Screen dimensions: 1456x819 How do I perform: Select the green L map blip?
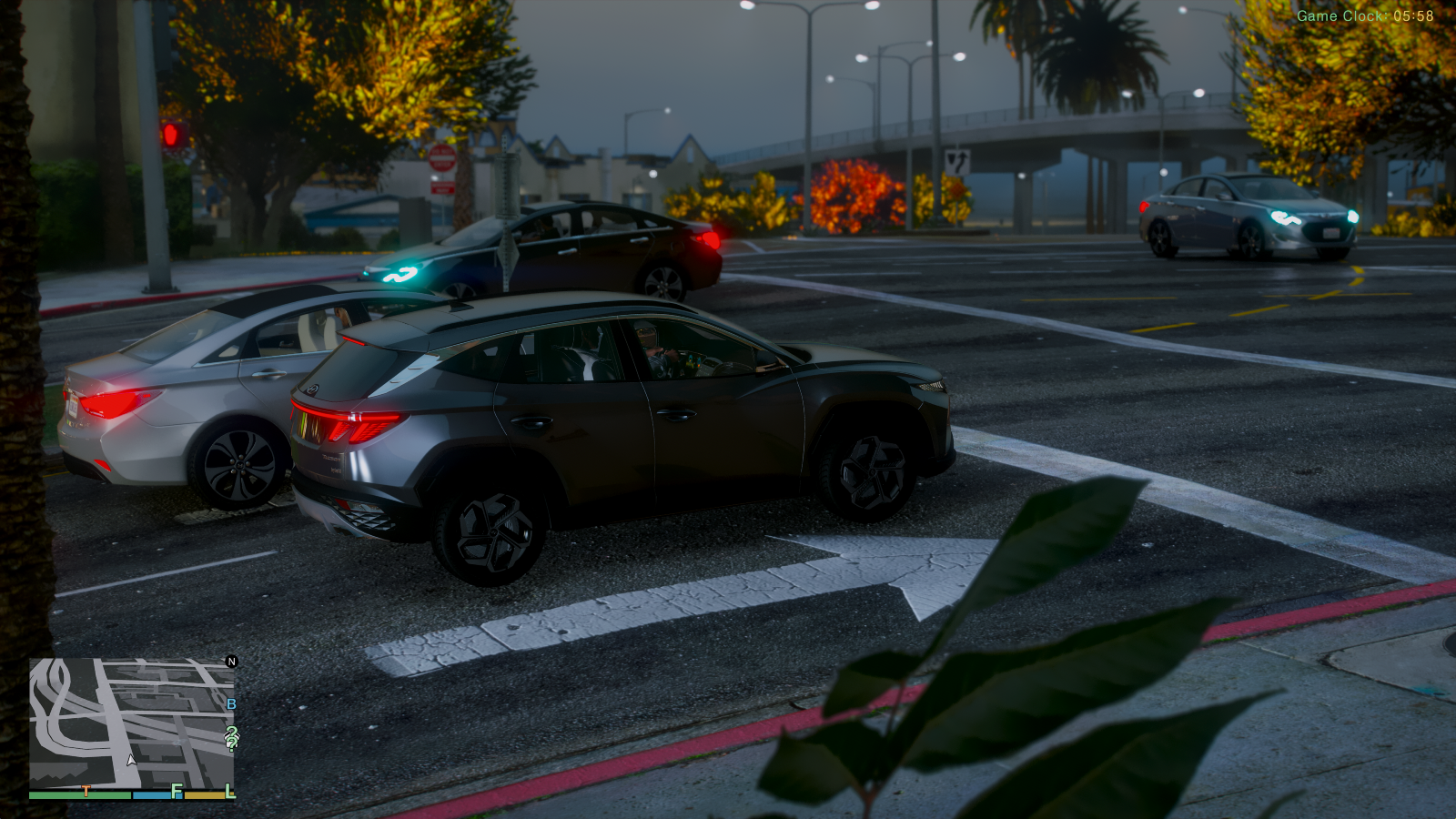click(229, 792)
